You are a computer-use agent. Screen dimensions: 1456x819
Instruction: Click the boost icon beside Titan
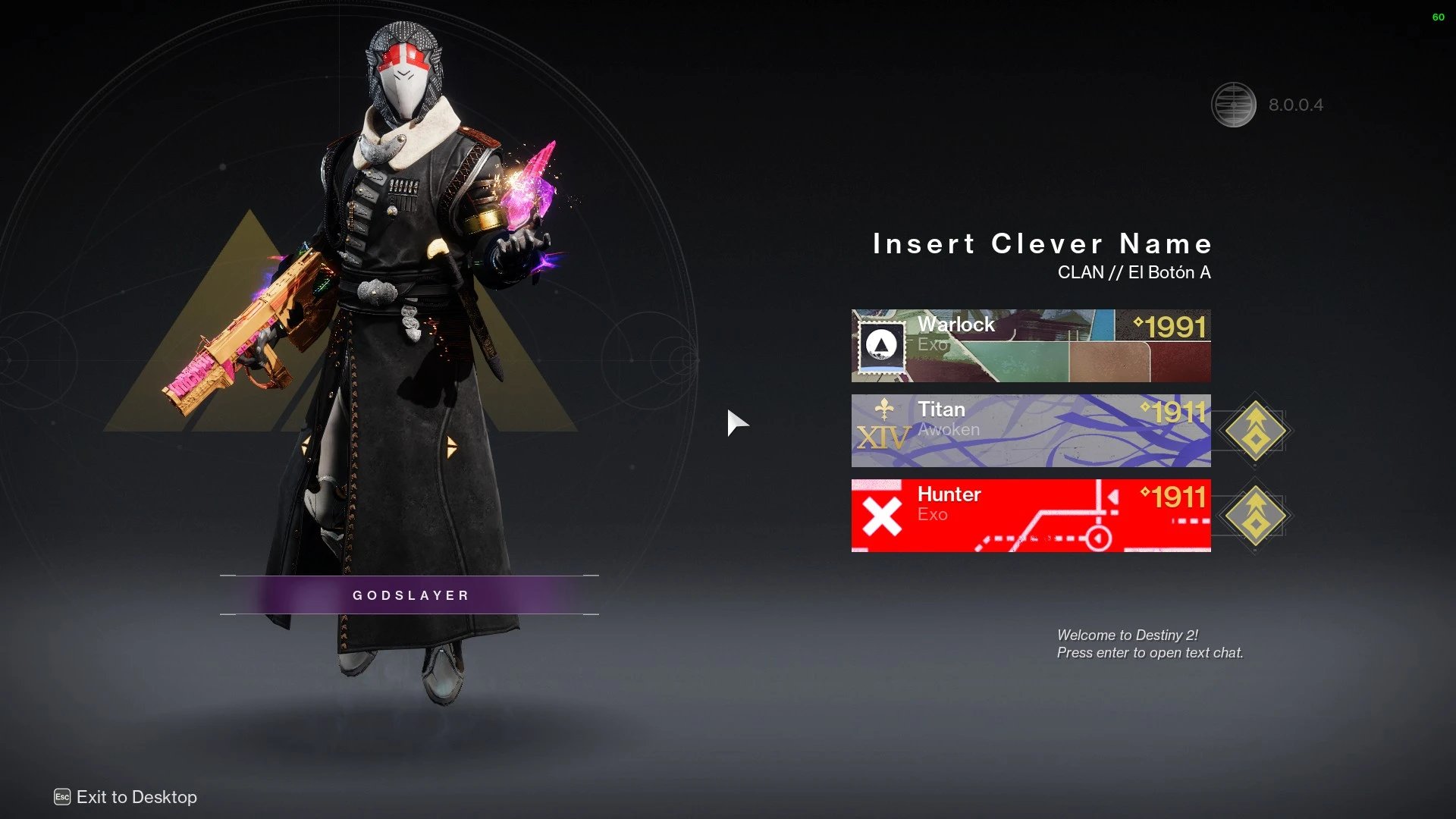coord(1255,431)
